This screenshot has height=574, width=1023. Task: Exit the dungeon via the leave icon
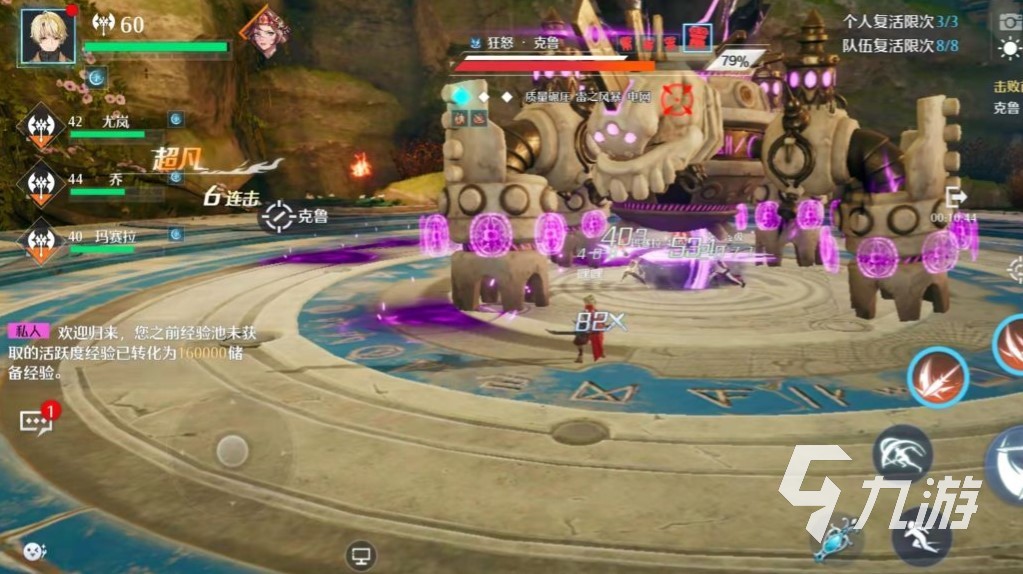(x=956, y=196)
